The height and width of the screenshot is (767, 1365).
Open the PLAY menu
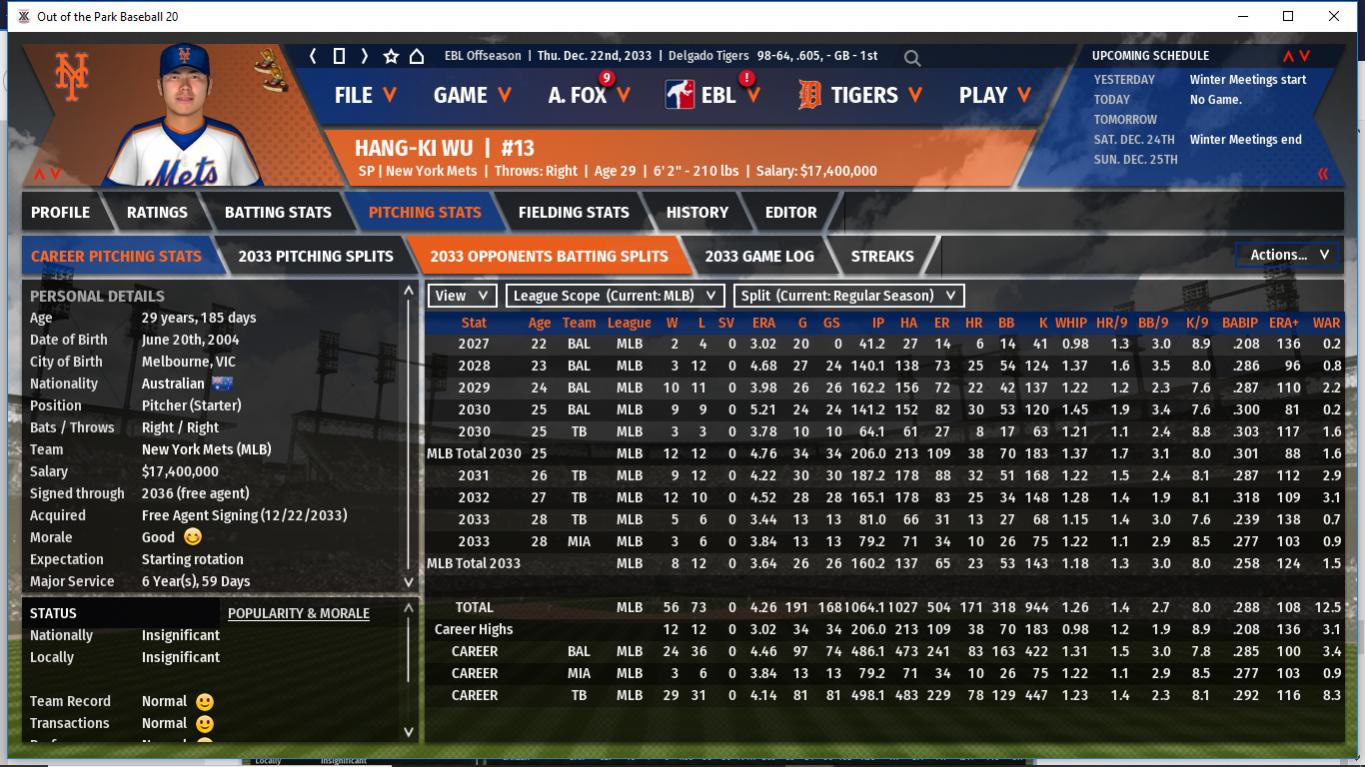(995, 95)
